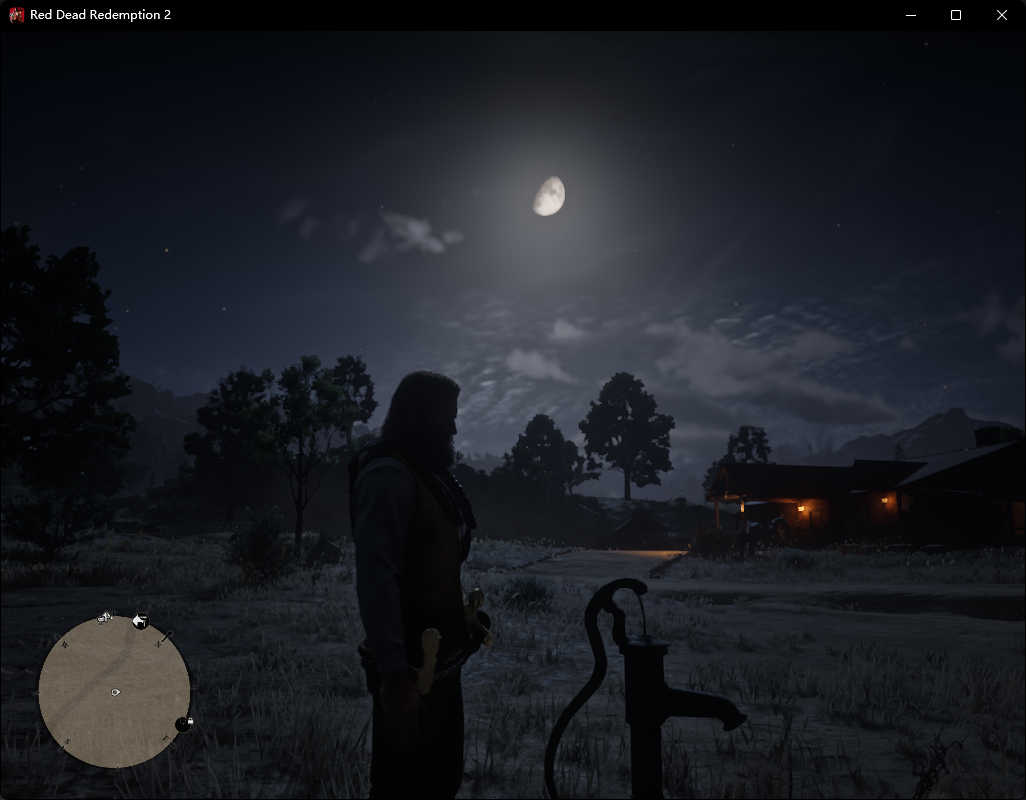
Task: Click the black locked marker on the minimap rim
Action: tap(183, 724)
